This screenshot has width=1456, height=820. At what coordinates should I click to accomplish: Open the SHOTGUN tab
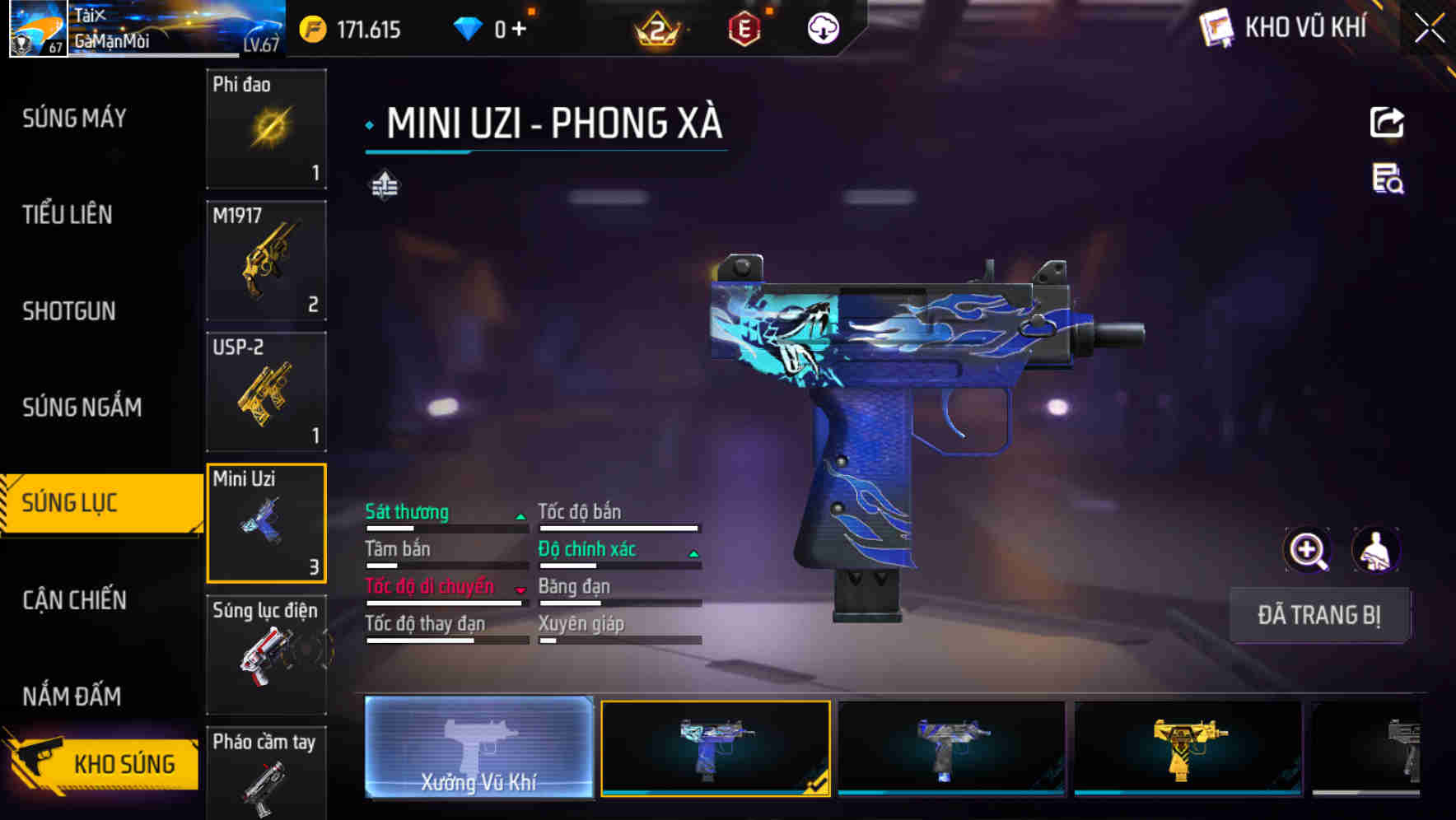click(68, 311)
